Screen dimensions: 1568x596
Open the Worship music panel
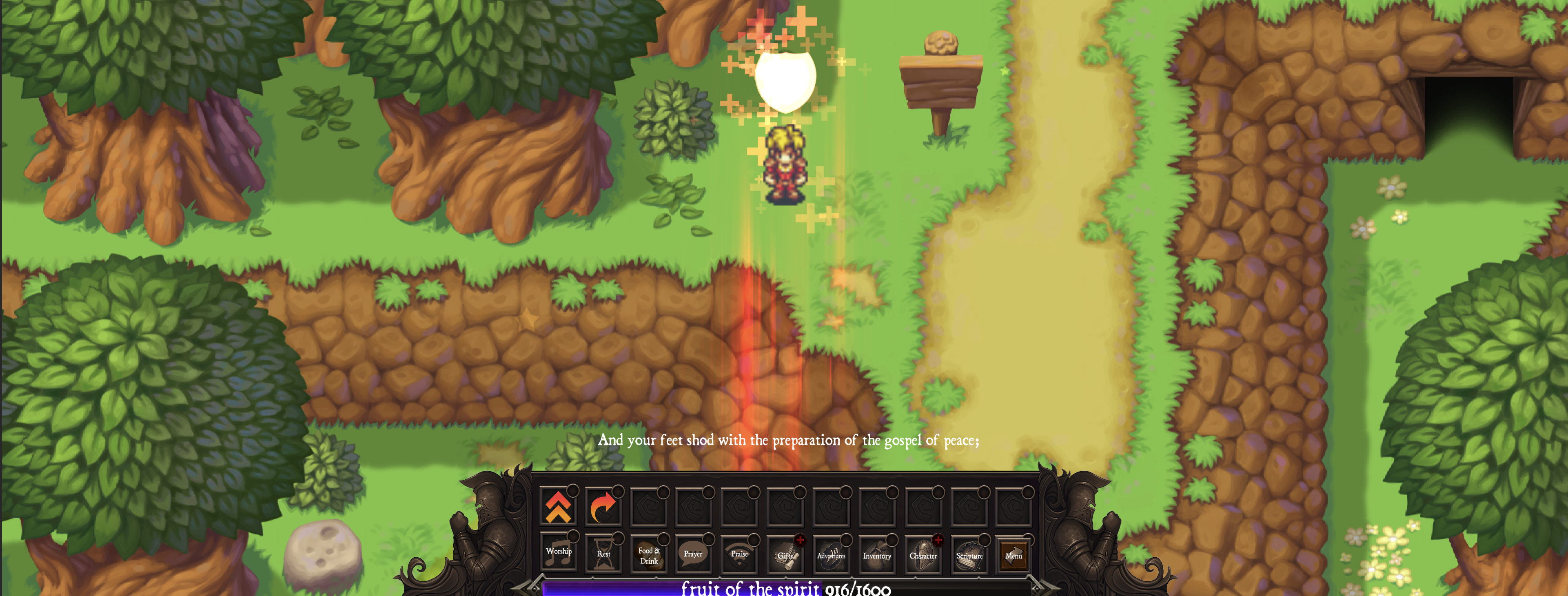pos(560,556)
